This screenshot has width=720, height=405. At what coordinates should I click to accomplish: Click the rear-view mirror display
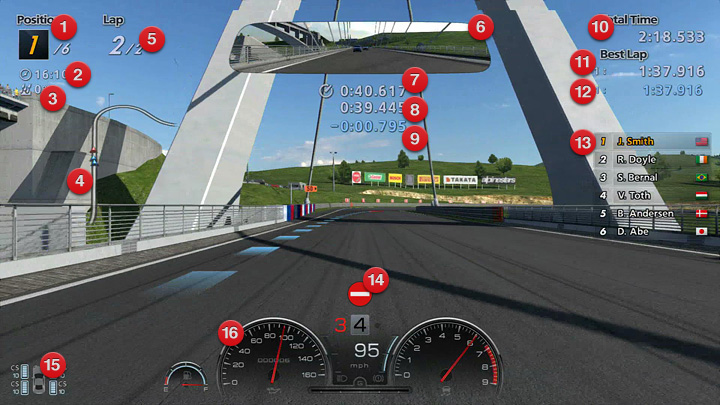tap(360, 49)
